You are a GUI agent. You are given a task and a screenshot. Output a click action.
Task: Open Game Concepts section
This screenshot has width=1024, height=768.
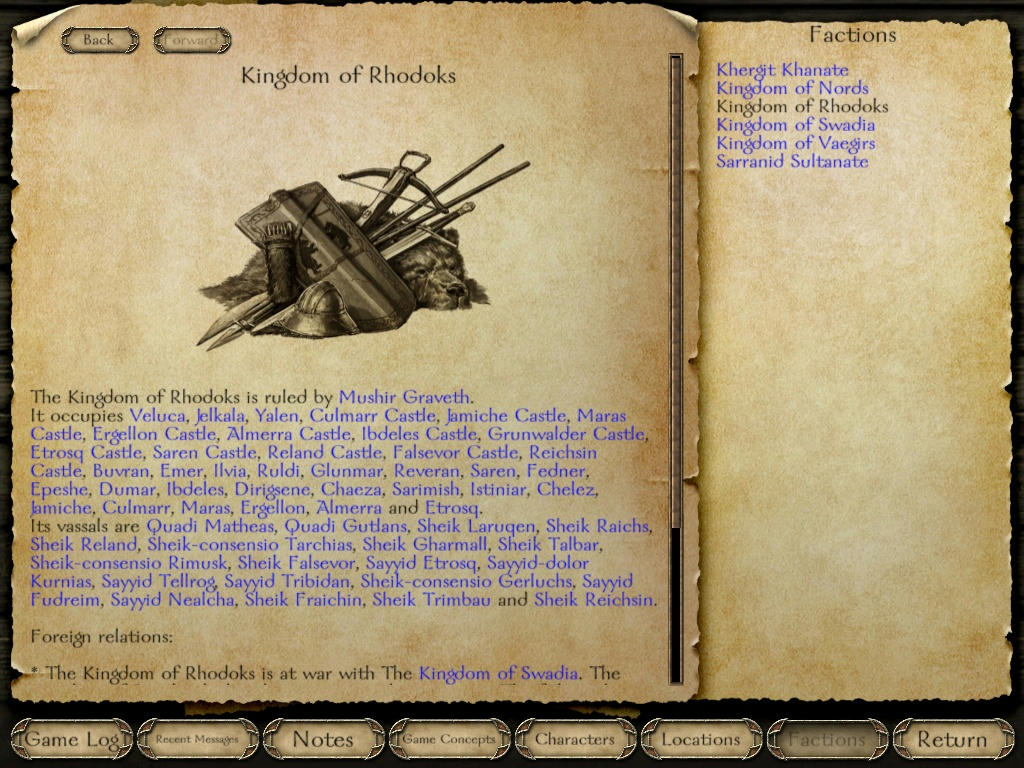tap(449, 740)
